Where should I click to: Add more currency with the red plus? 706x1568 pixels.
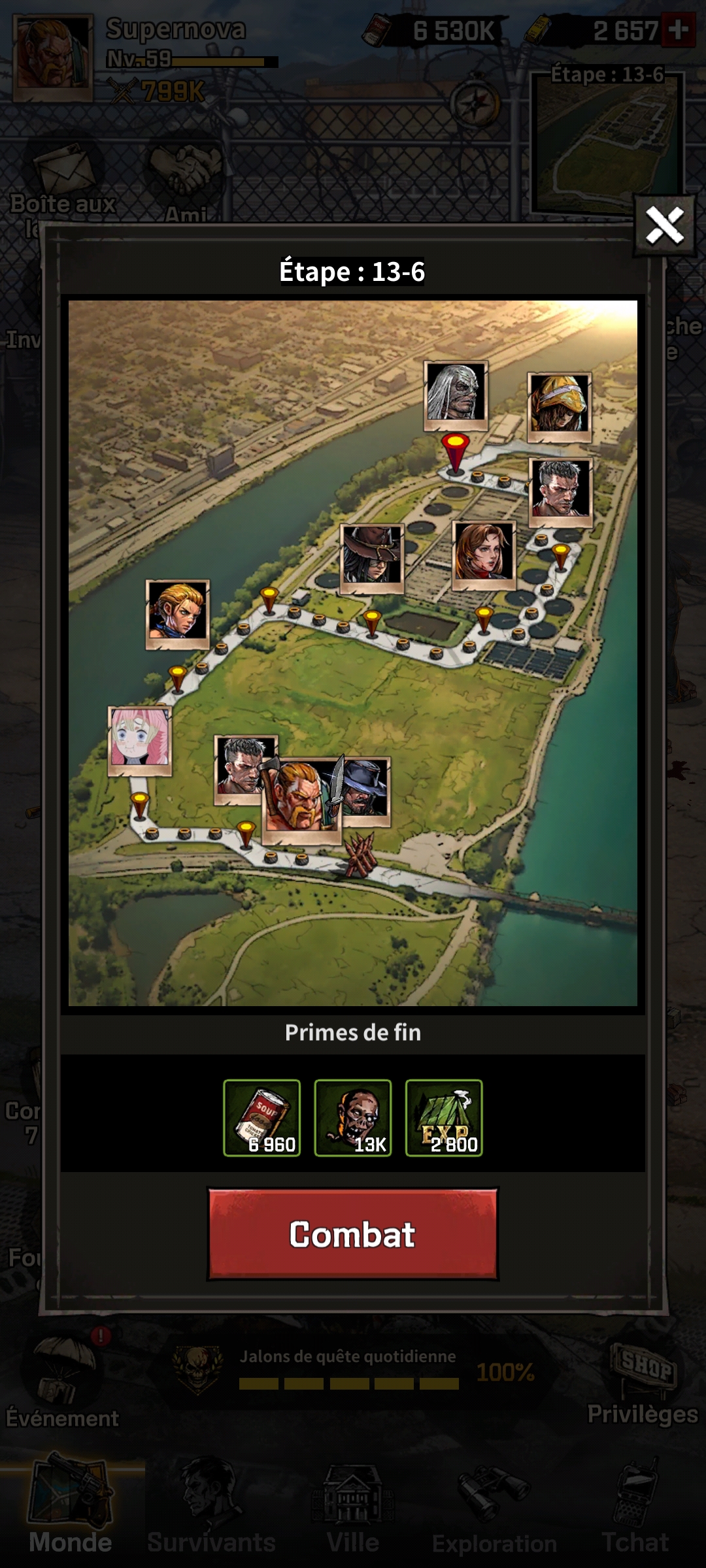[x=679, y=30]
